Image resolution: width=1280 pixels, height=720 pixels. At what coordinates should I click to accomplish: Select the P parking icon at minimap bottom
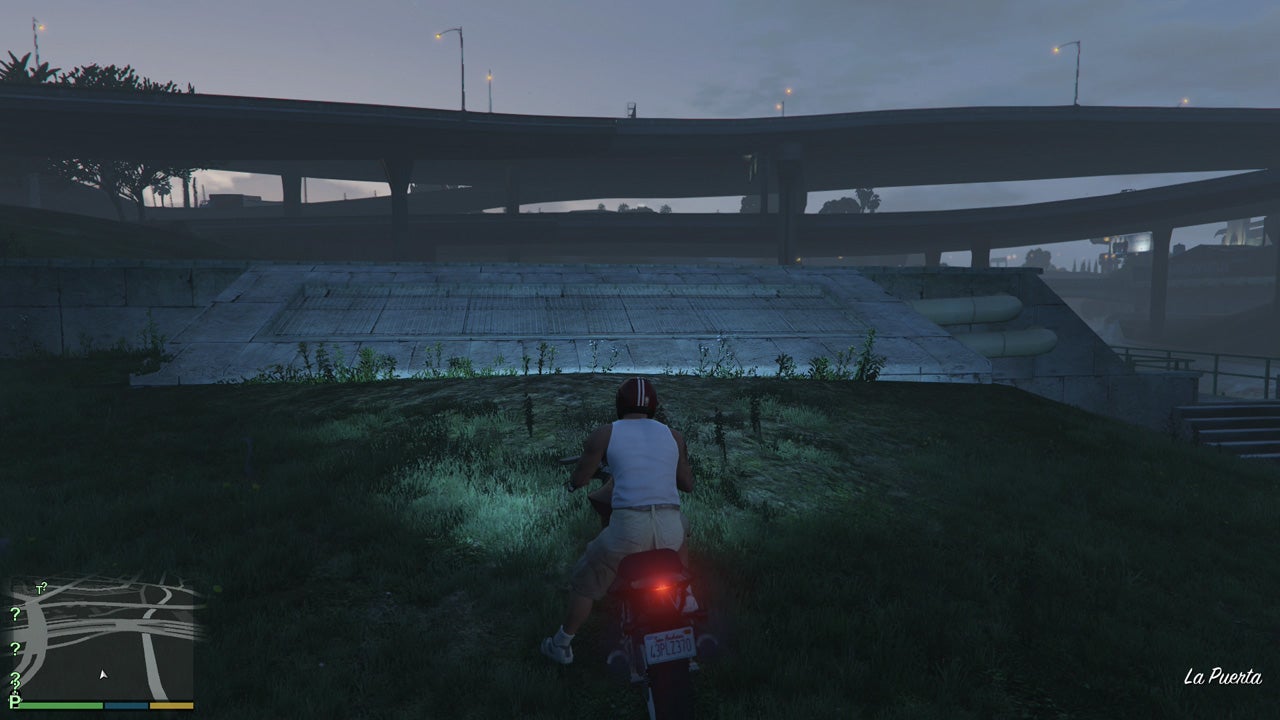[x=14, y=702]
